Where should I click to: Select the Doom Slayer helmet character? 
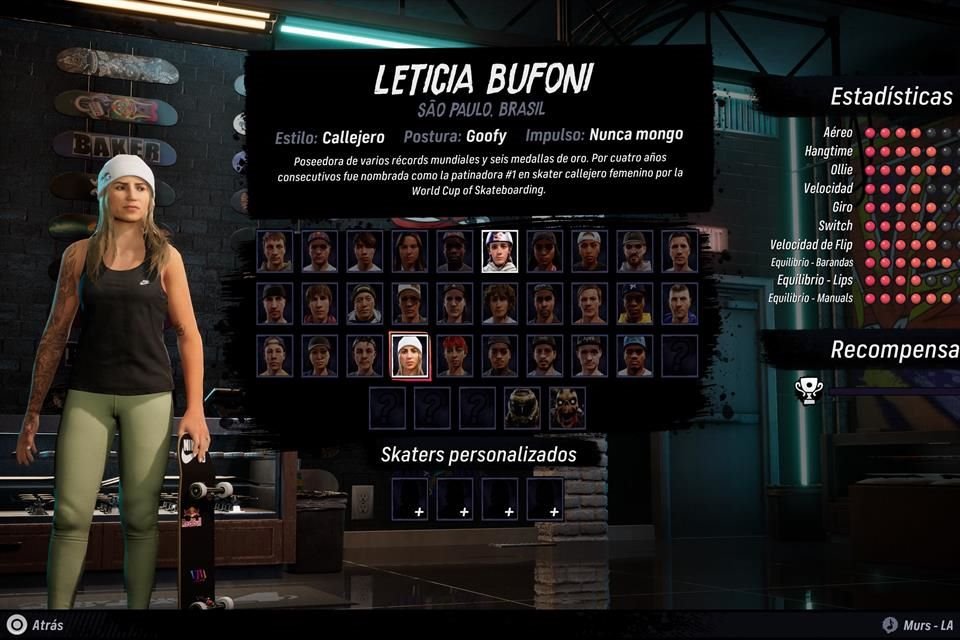click(522, 407)
